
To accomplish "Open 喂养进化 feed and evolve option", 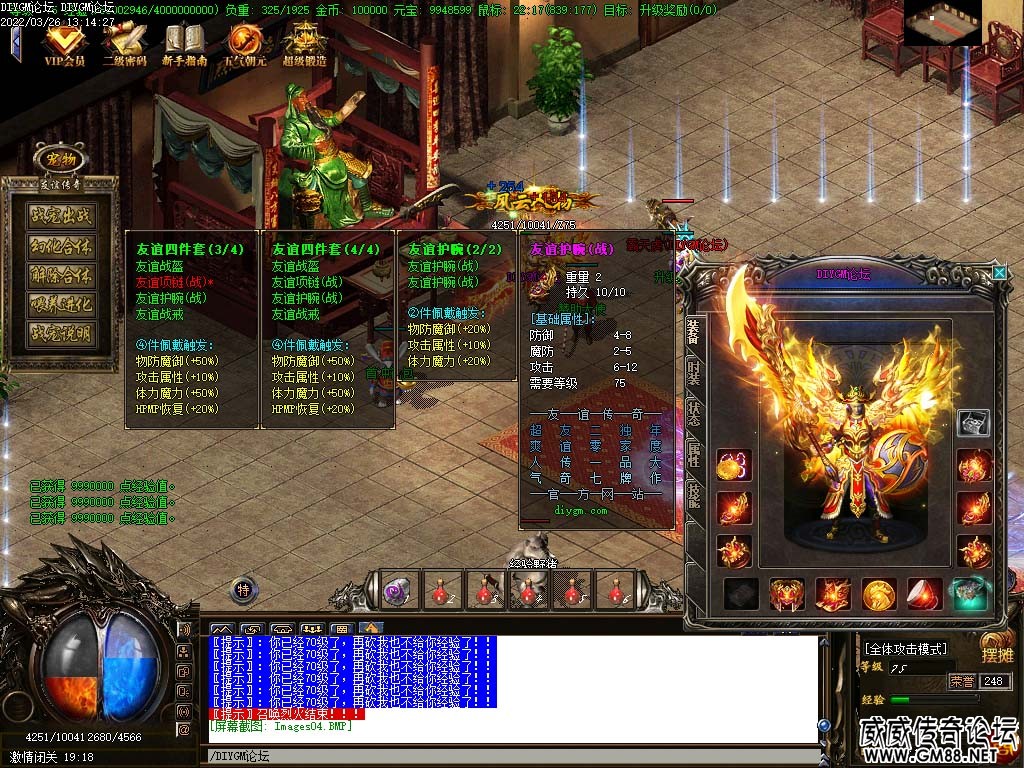I will tap(61, 305).
